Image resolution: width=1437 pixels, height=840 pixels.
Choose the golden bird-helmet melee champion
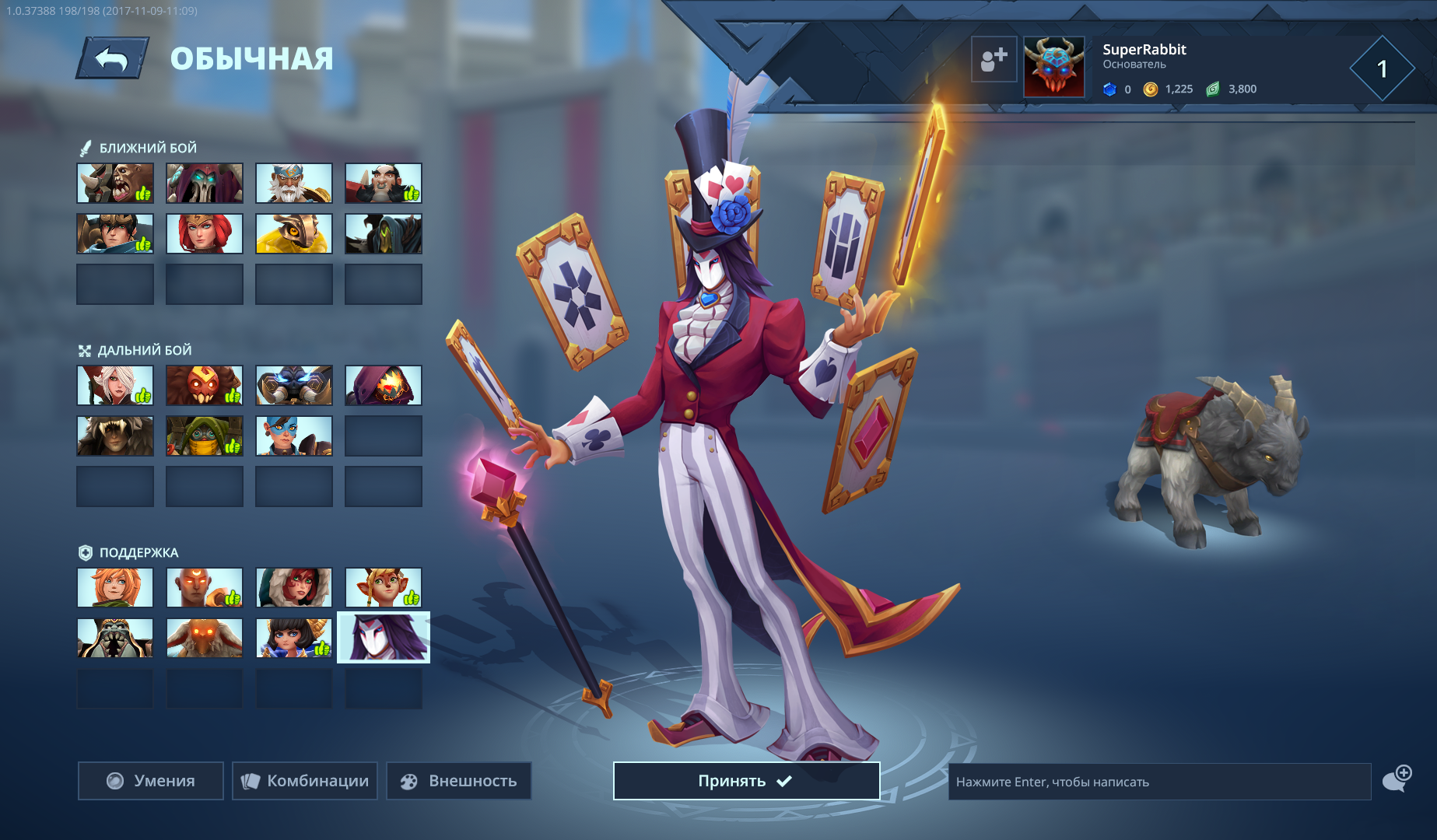[294, 234]
